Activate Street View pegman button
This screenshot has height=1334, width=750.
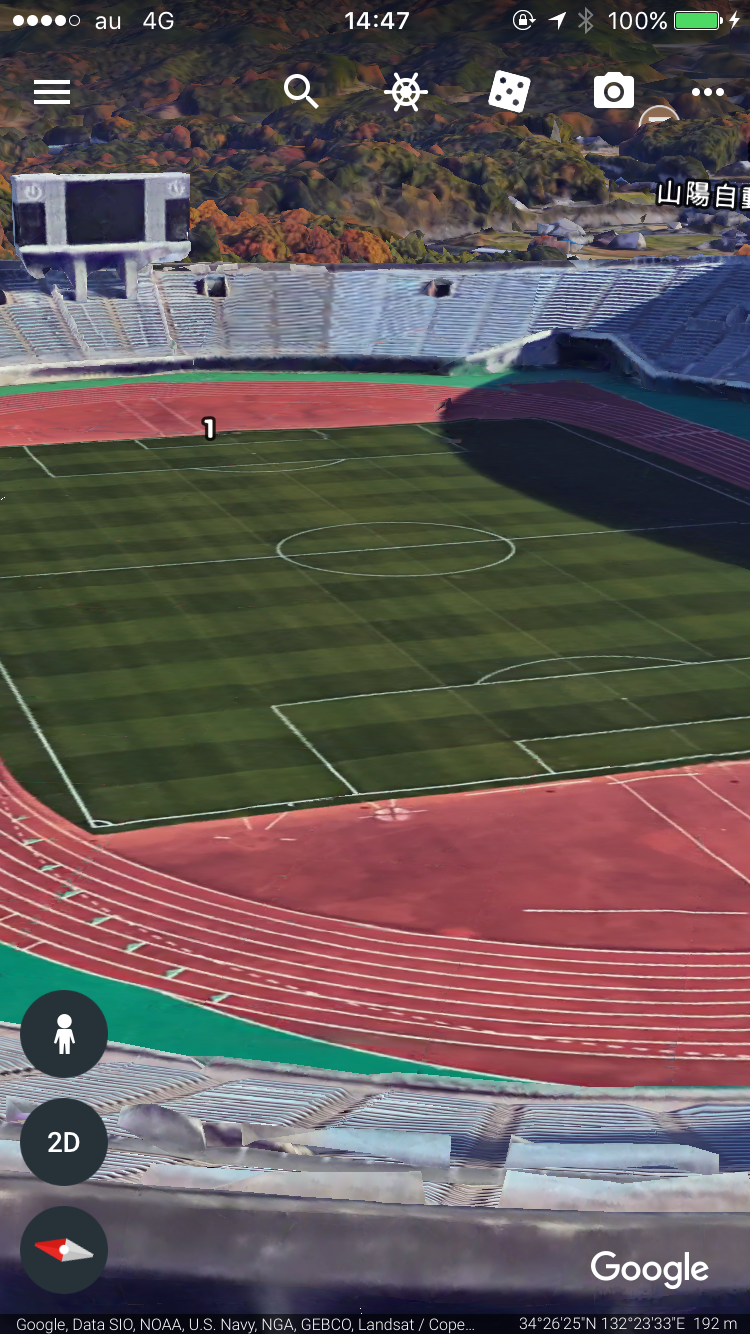click(x=64, y=1034)
